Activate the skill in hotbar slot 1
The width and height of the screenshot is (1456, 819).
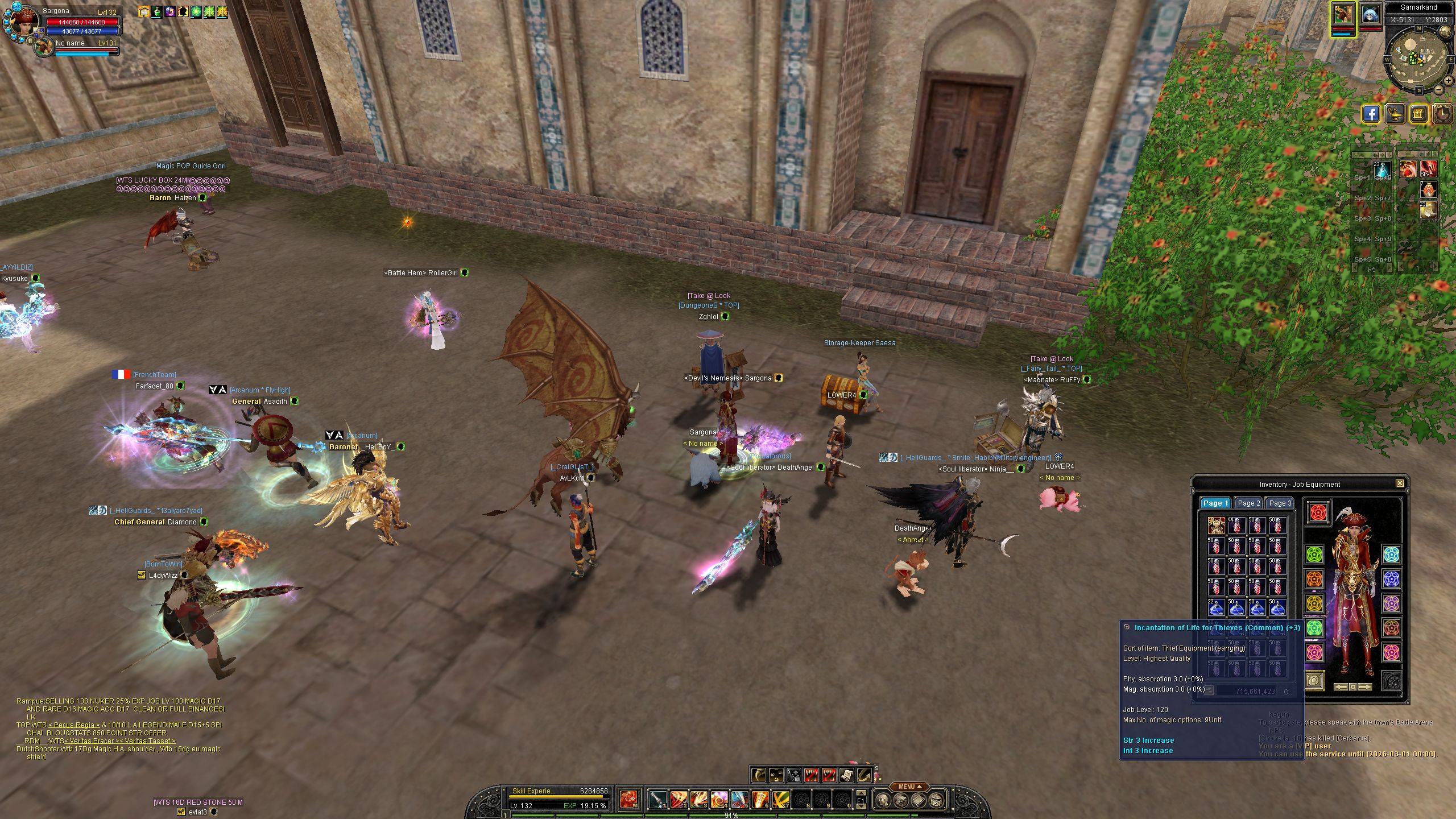(x=658, y=800)
